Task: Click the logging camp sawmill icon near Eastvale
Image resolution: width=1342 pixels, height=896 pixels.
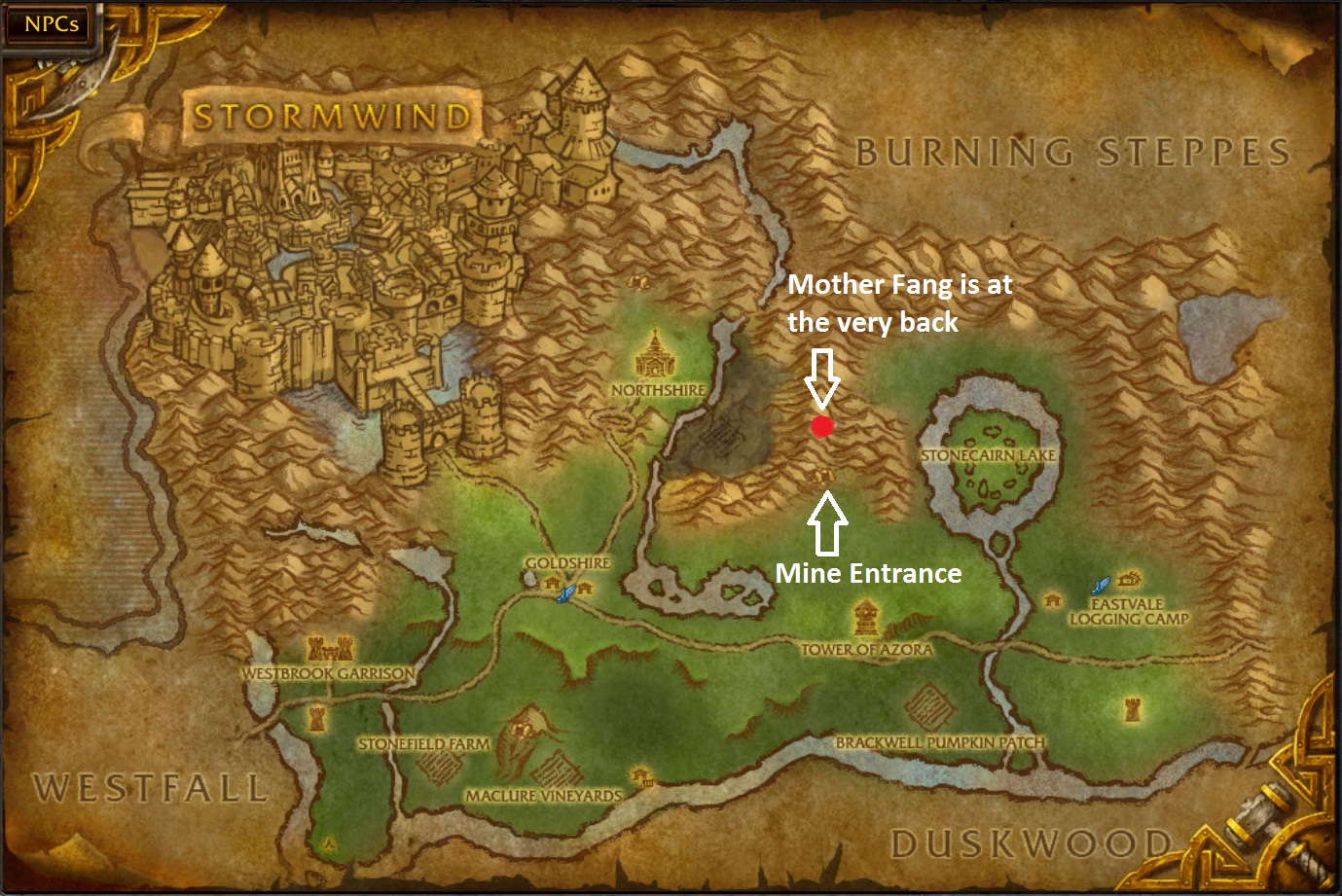Action: coord(1129,580)
